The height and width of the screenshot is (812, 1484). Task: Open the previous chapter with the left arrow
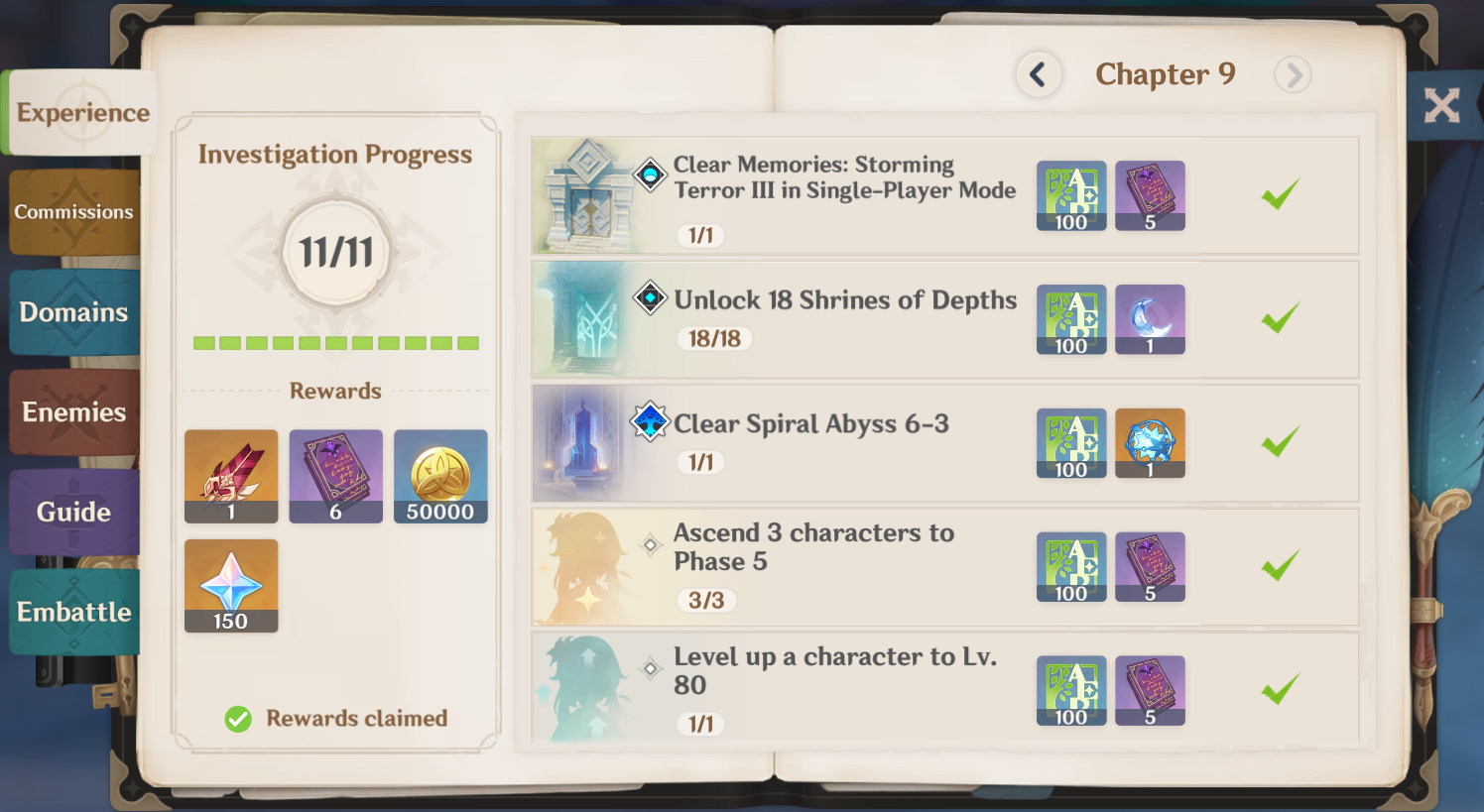(x=1039, y=74)
